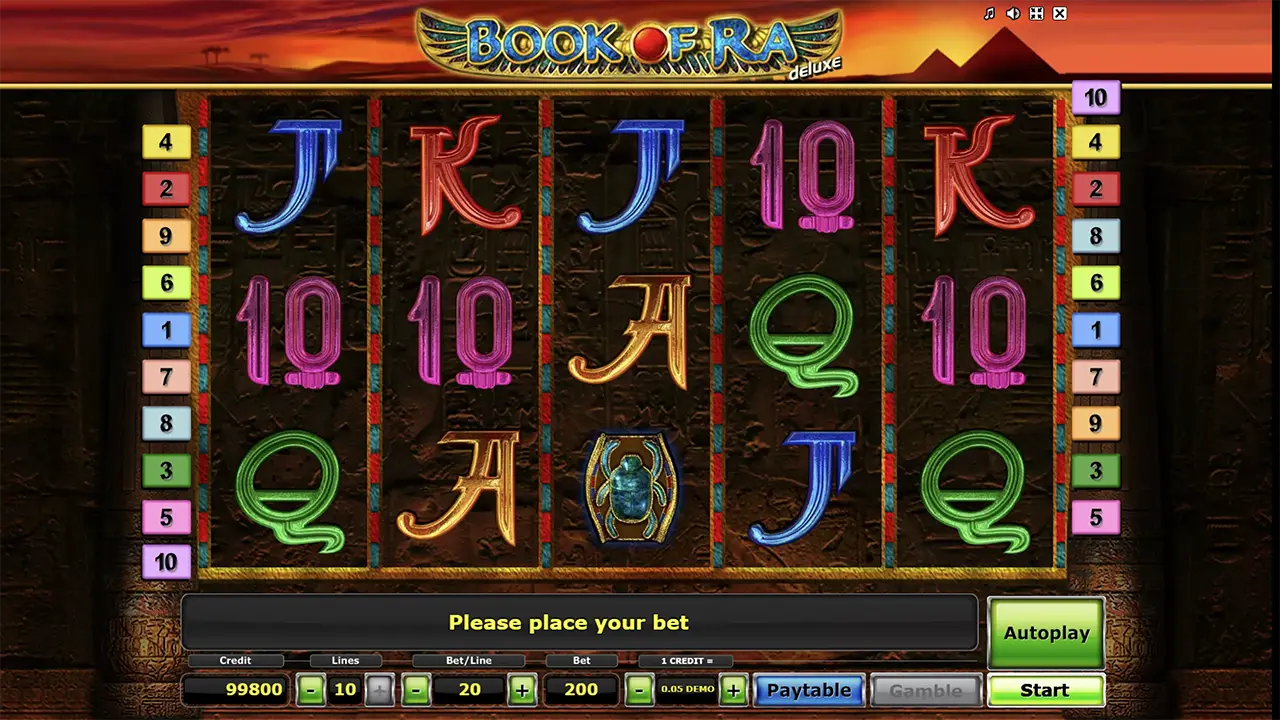Decrease the credit value below 0.05
Image resolution: width=1280 pixels, height=720 pixels.
[640, 690]
